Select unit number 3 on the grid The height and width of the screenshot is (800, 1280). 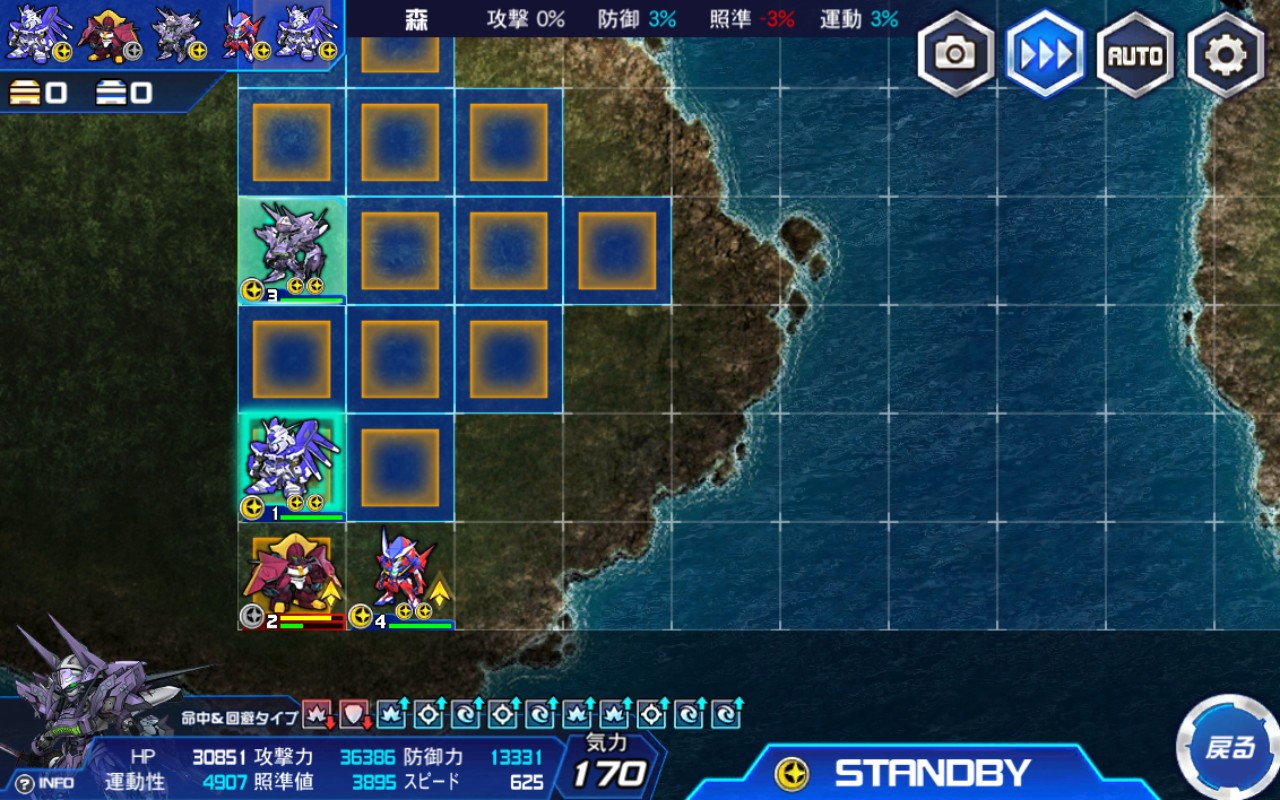click(292, 251)
